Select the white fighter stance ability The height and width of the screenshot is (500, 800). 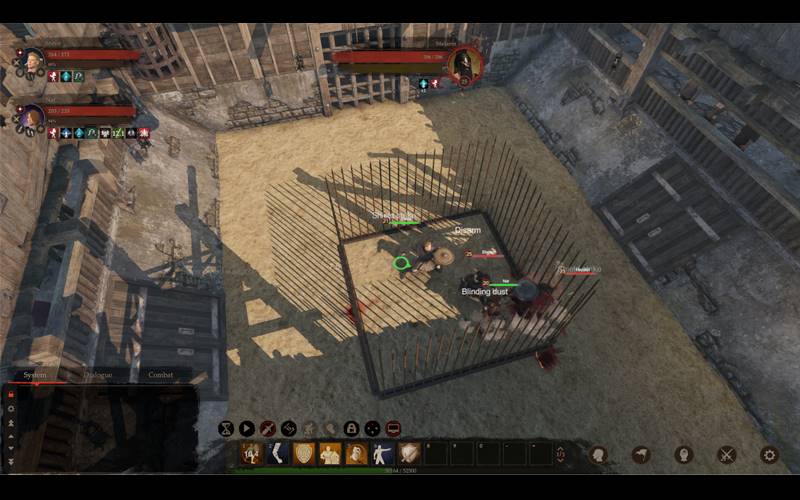(382, 454)
